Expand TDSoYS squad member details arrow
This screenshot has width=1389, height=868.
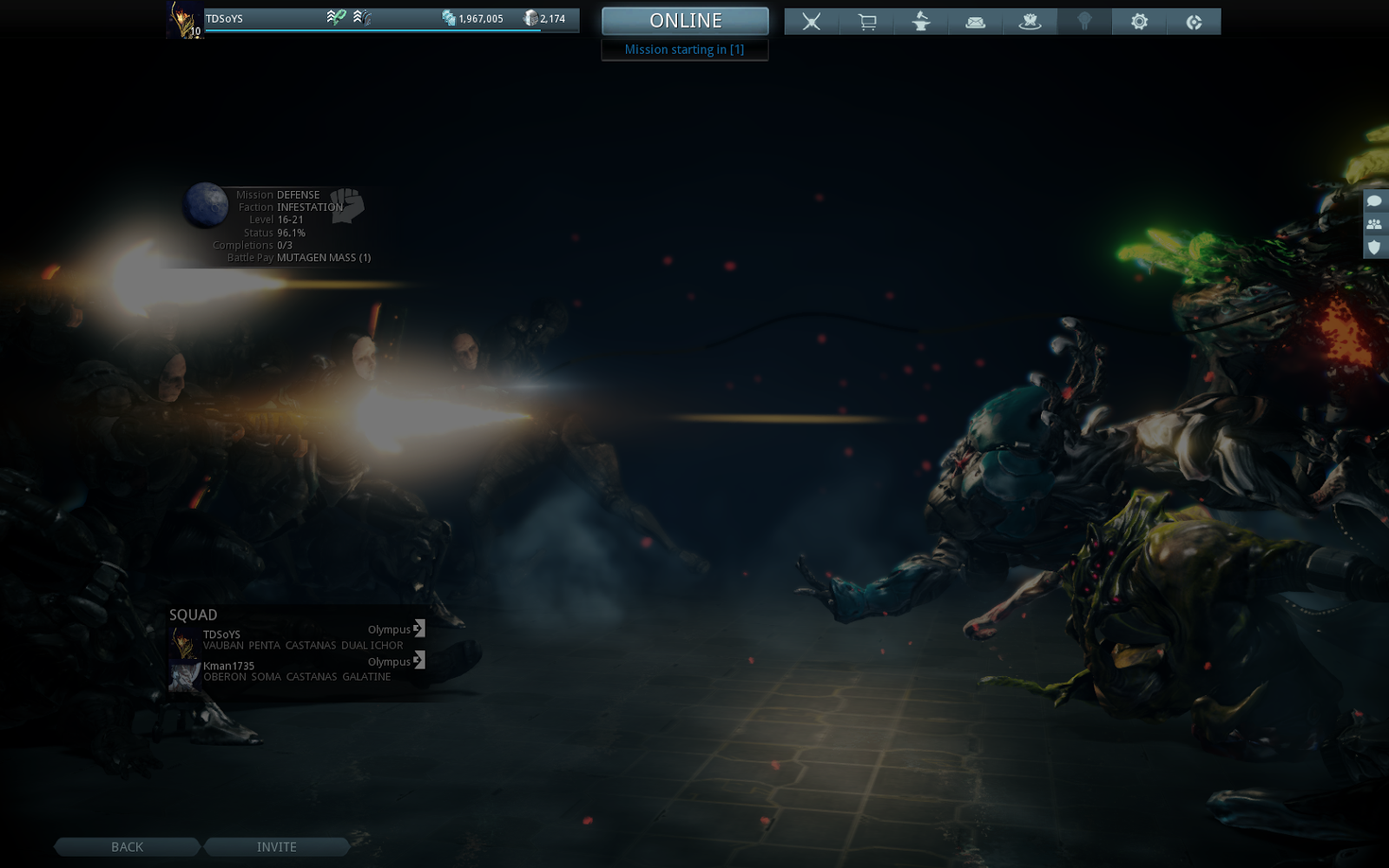coord(419,629)
